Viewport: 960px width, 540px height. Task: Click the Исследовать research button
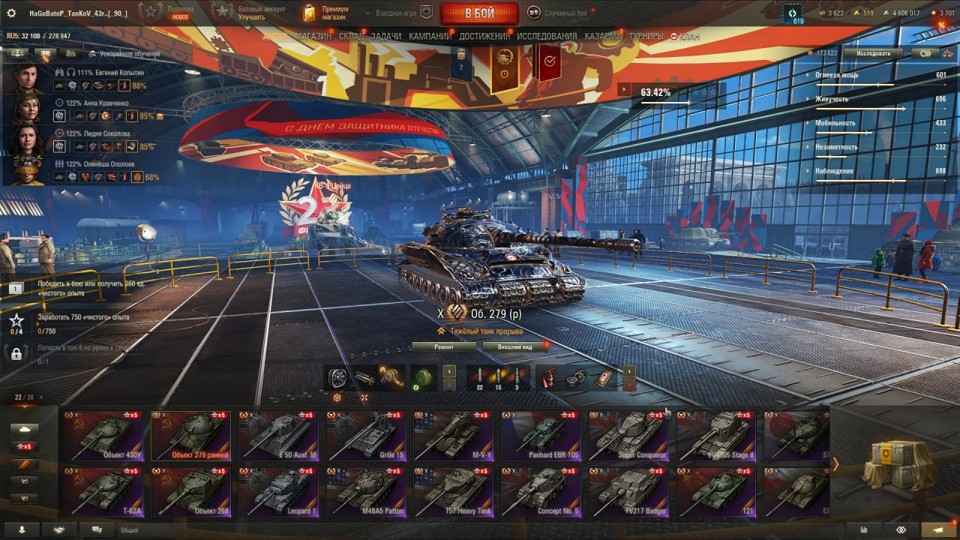click(871, 53)
